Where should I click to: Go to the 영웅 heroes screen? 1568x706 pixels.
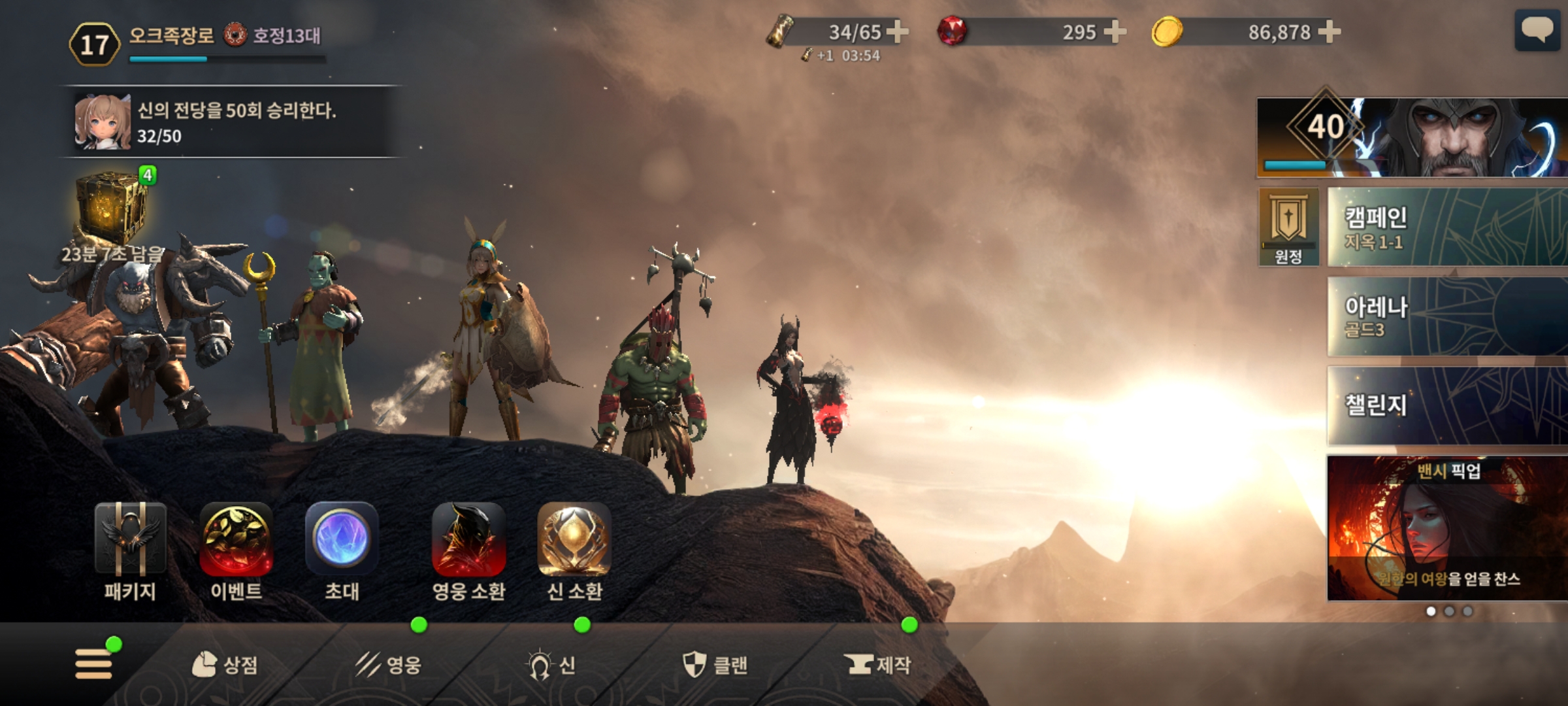[389, 665]
